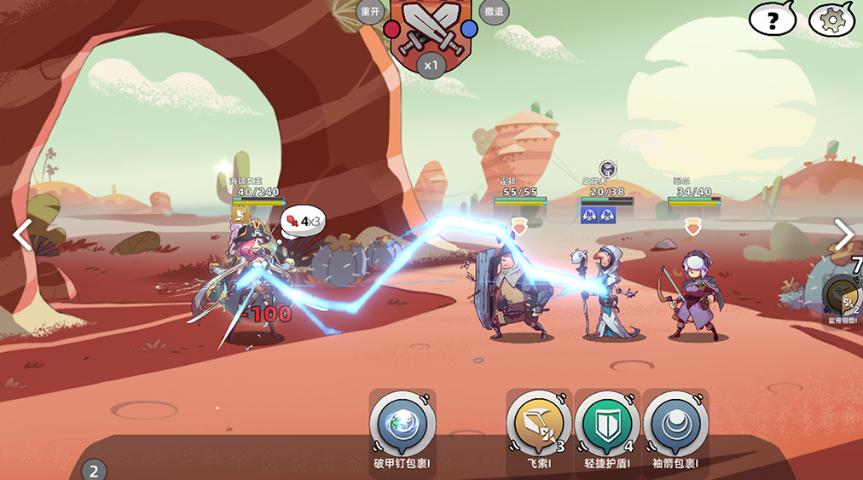Open the question mark help bubble
The height and width of the screenshot is (480, 863).
click(772, 19)
